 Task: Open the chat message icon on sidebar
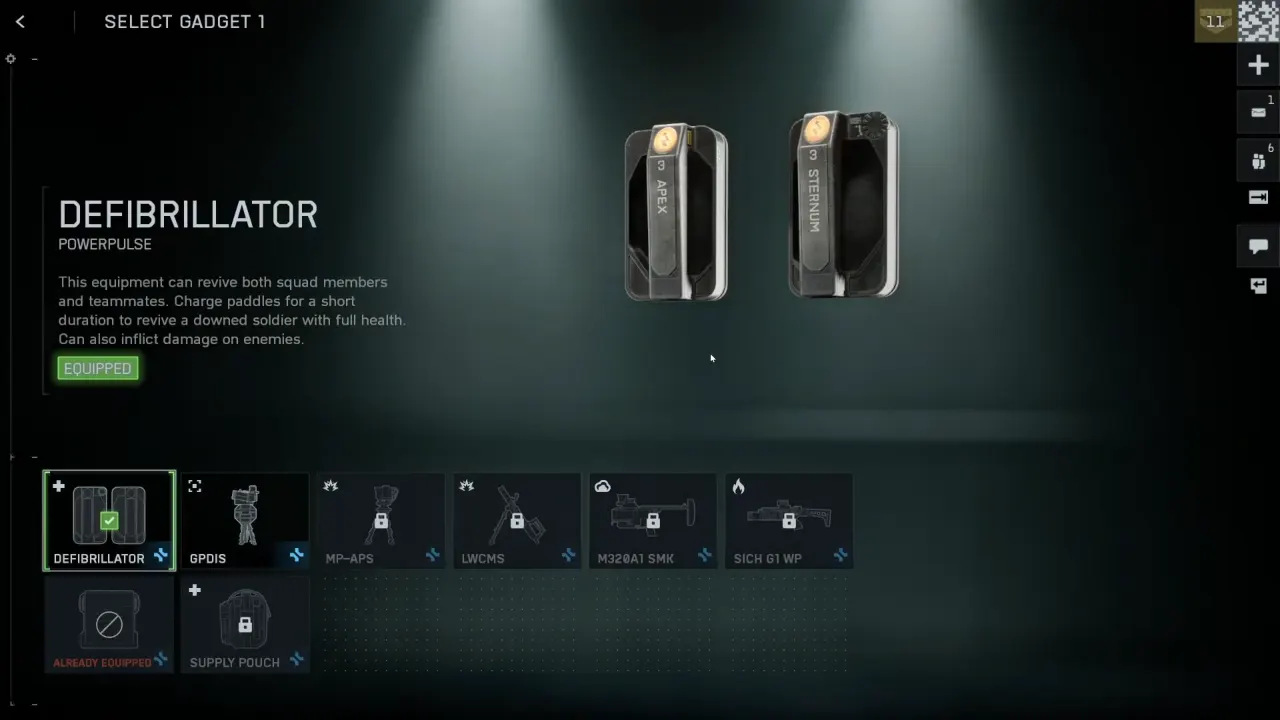pyautogui.click(x=1258, y=246)
